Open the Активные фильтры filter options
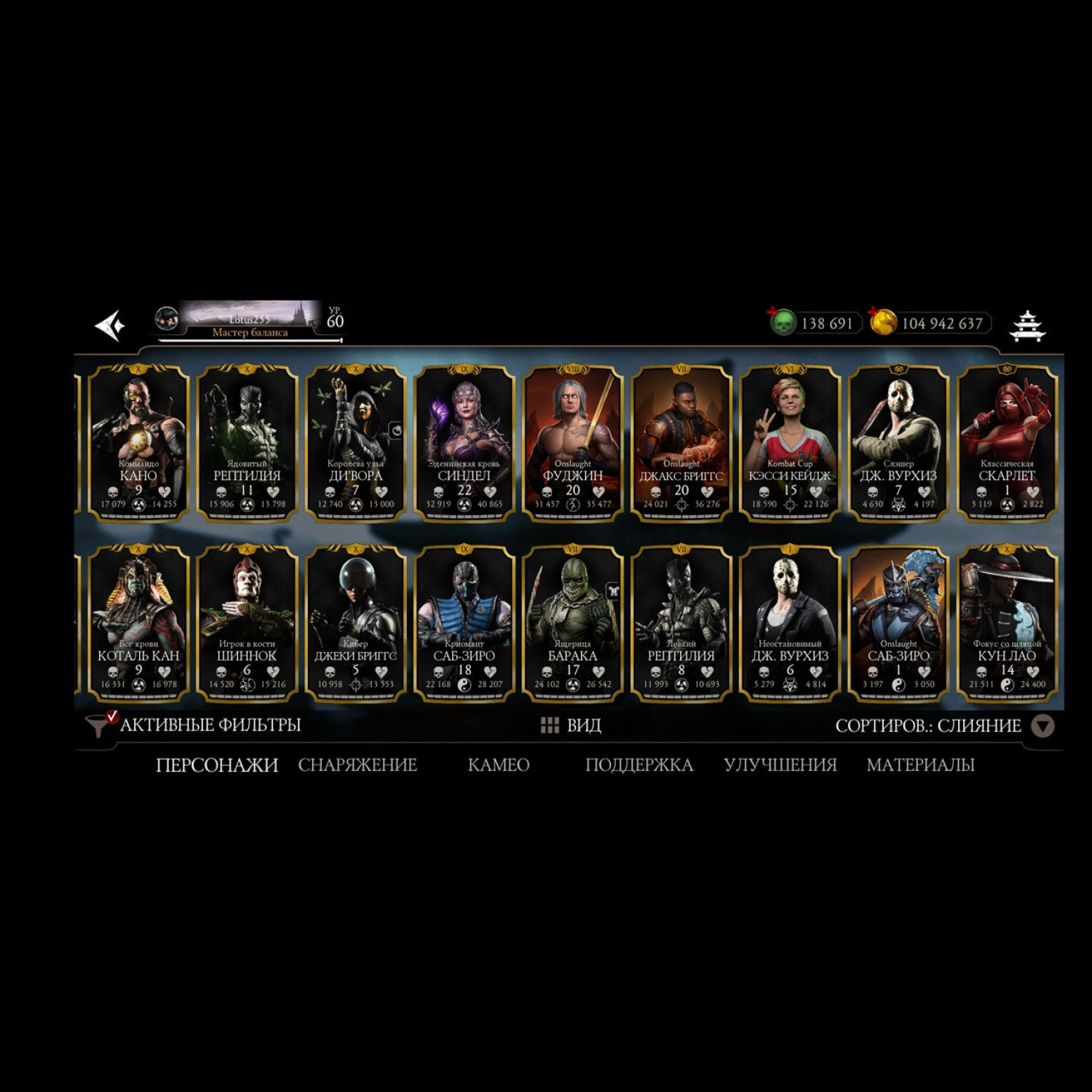This screenshot has height=1092, width=1092. tap(194, 725)
